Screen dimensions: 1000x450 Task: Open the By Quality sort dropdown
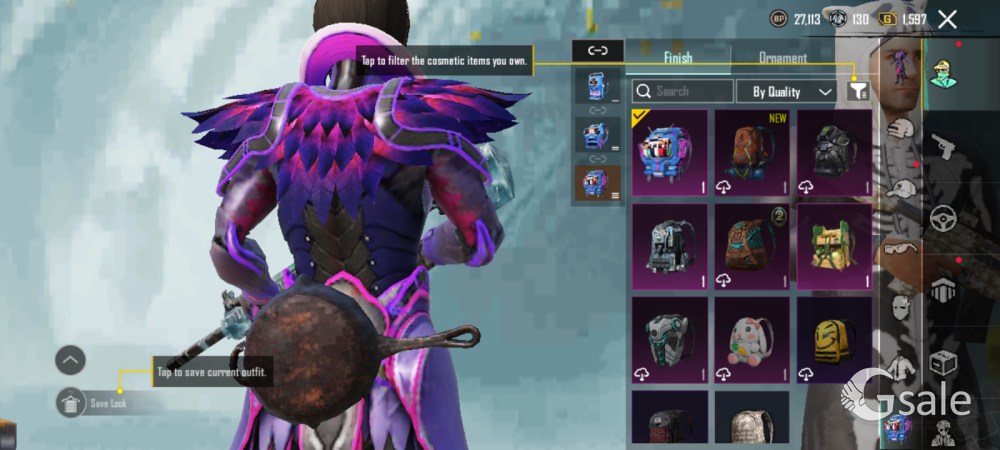786,91
